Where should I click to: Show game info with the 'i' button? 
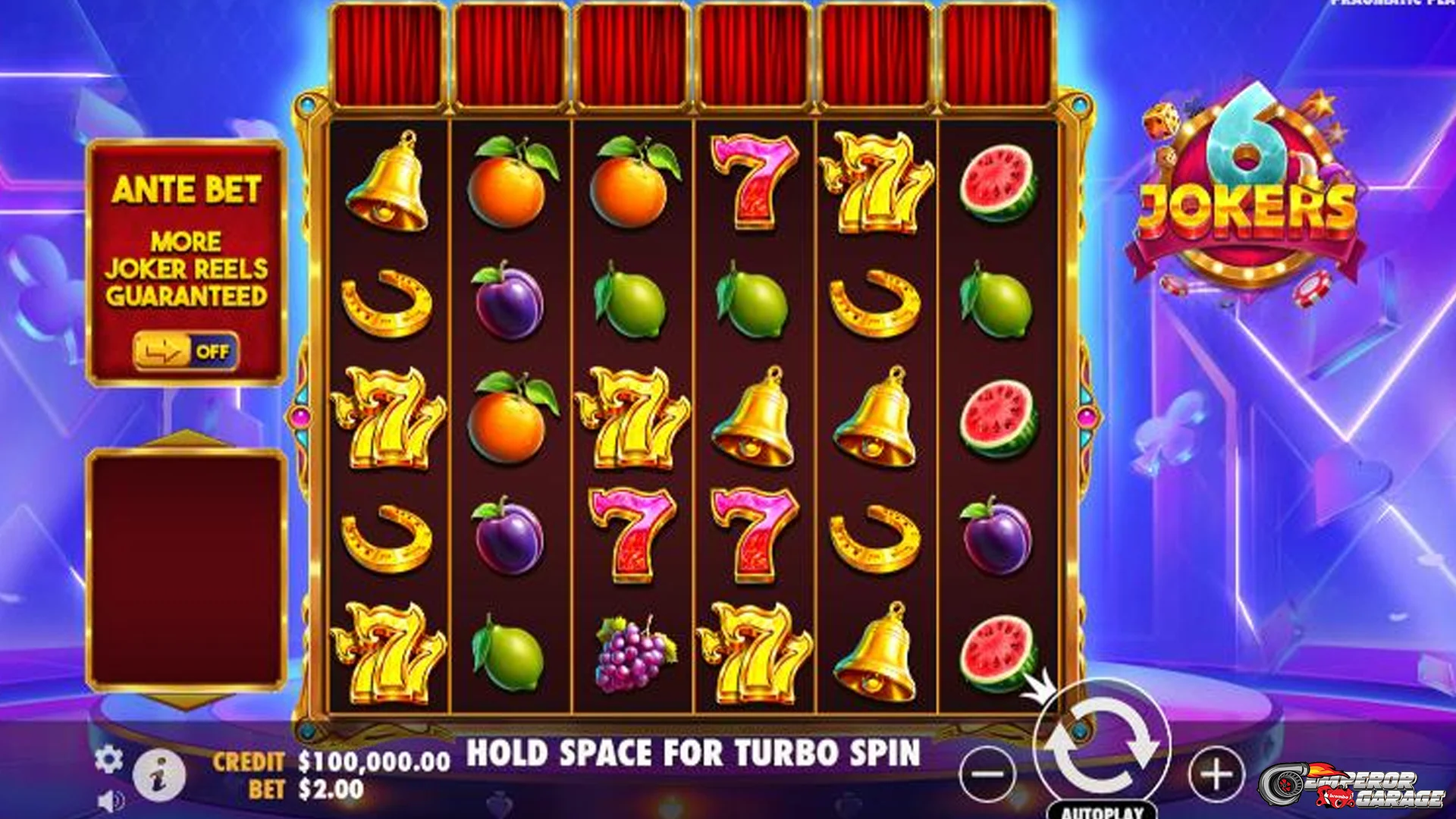[159, 777]
